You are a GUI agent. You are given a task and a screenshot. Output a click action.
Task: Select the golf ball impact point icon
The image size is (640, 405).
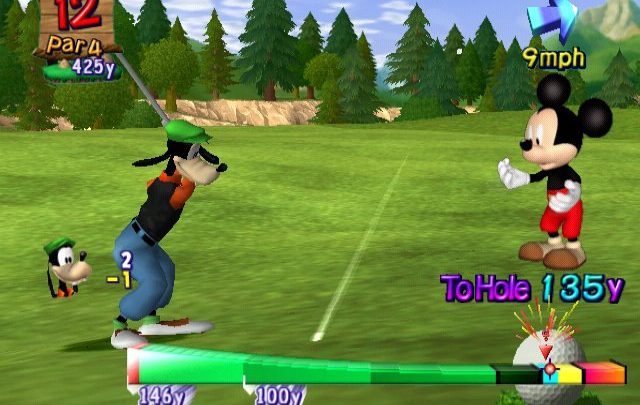point(546,358)
